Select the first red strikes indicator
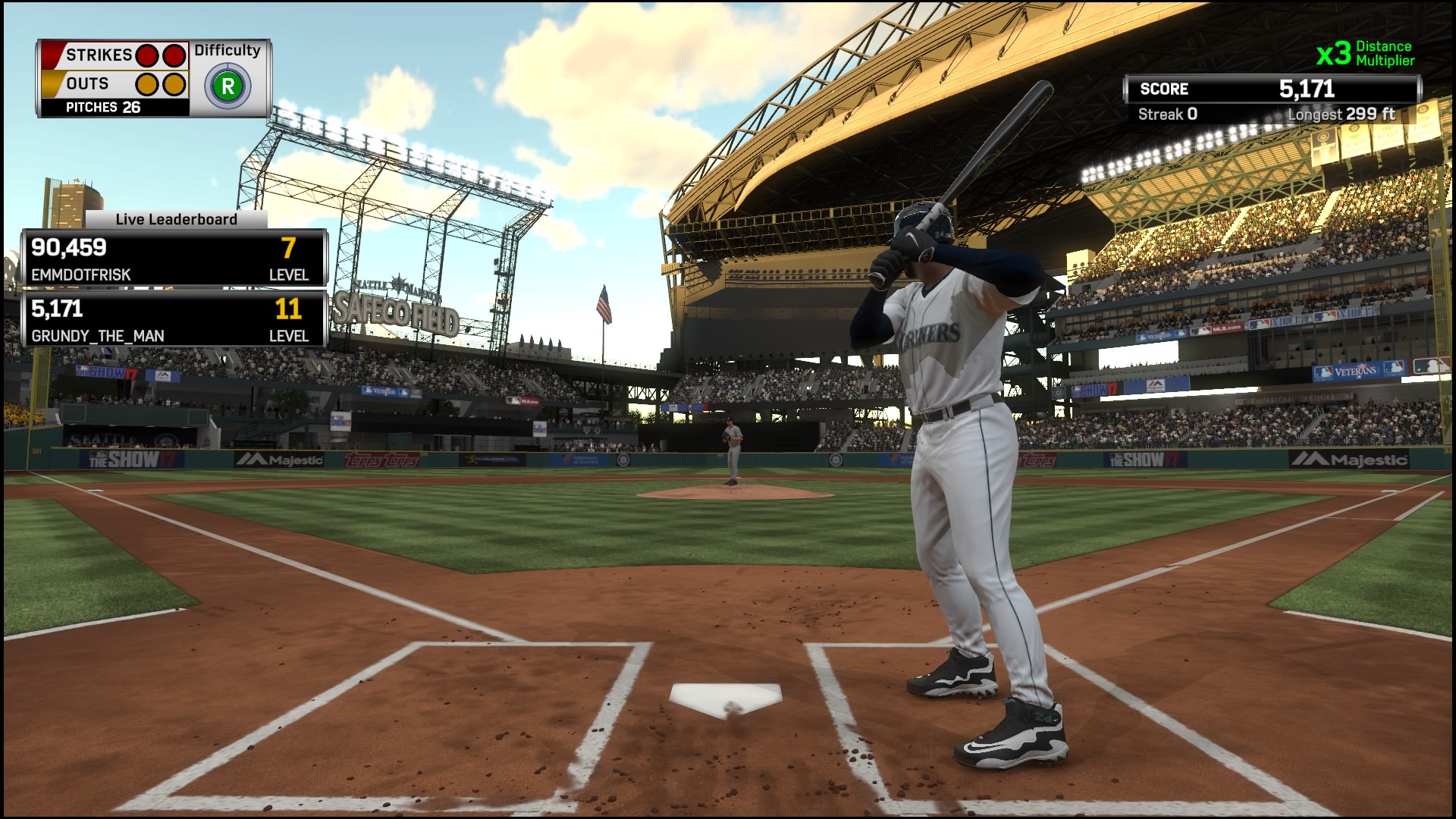Viewport: 1456px width, 819px height. point(149,55)
